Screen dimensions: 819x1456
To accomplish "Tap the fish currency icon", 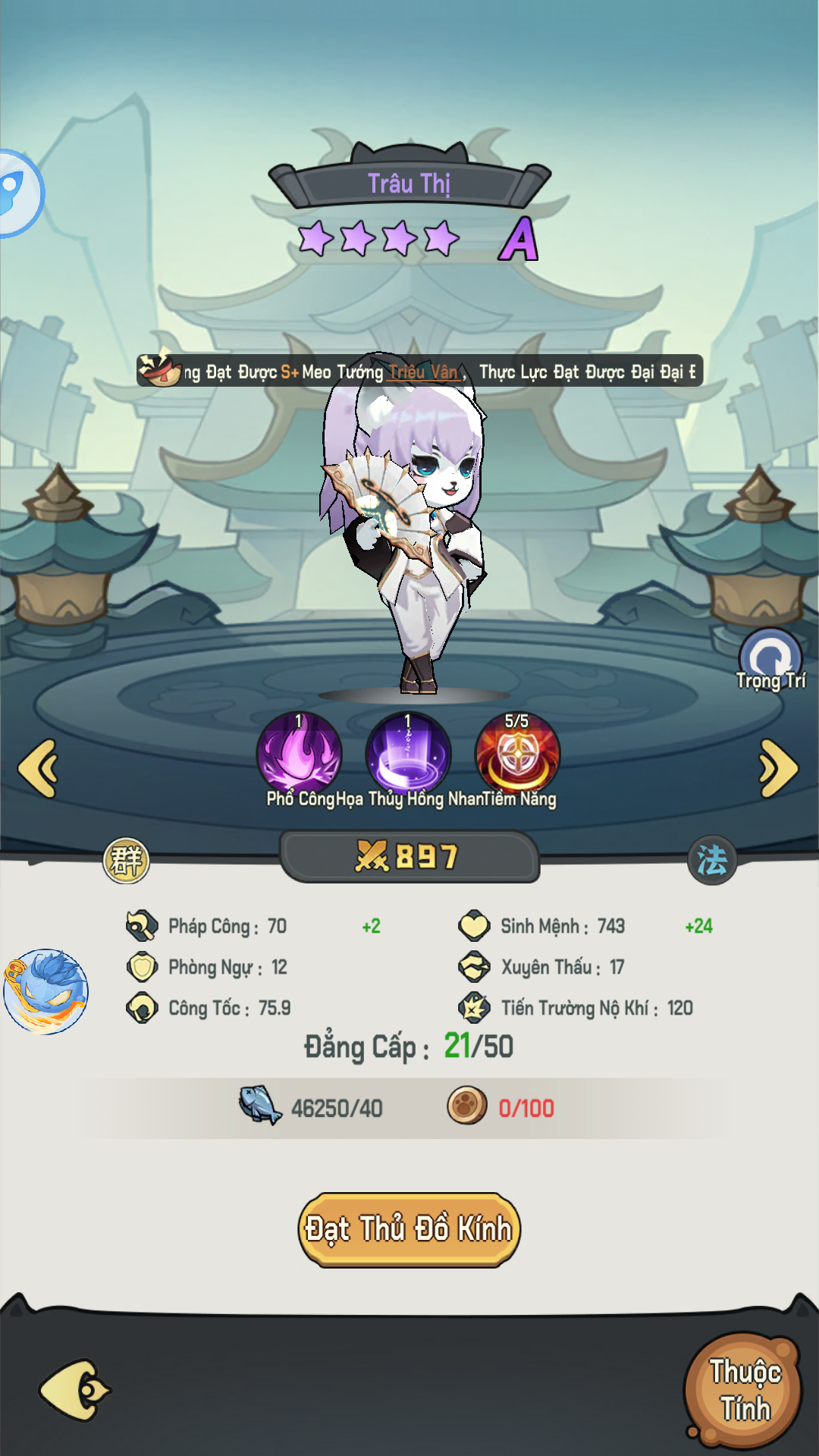I will [x=260, y=1106].
